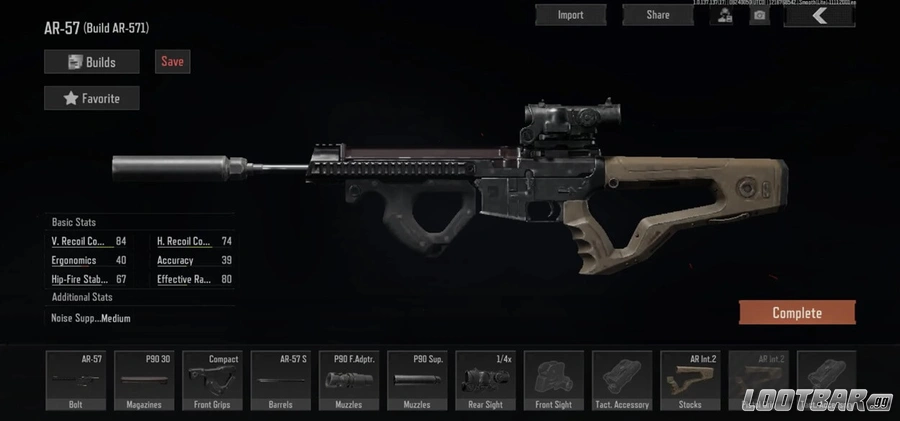Confirm the build with Complete
The image size is (900, 421).
click(x=796, y=313)
